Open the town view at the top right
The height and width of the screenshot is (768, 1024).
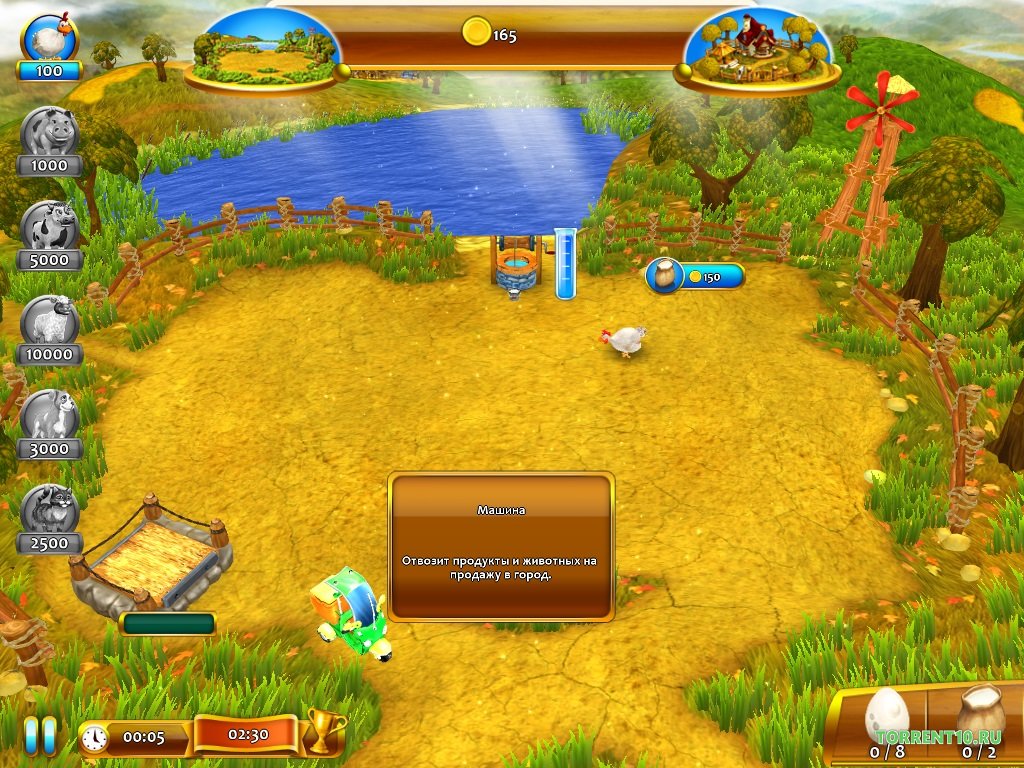[x=757, y=48]
